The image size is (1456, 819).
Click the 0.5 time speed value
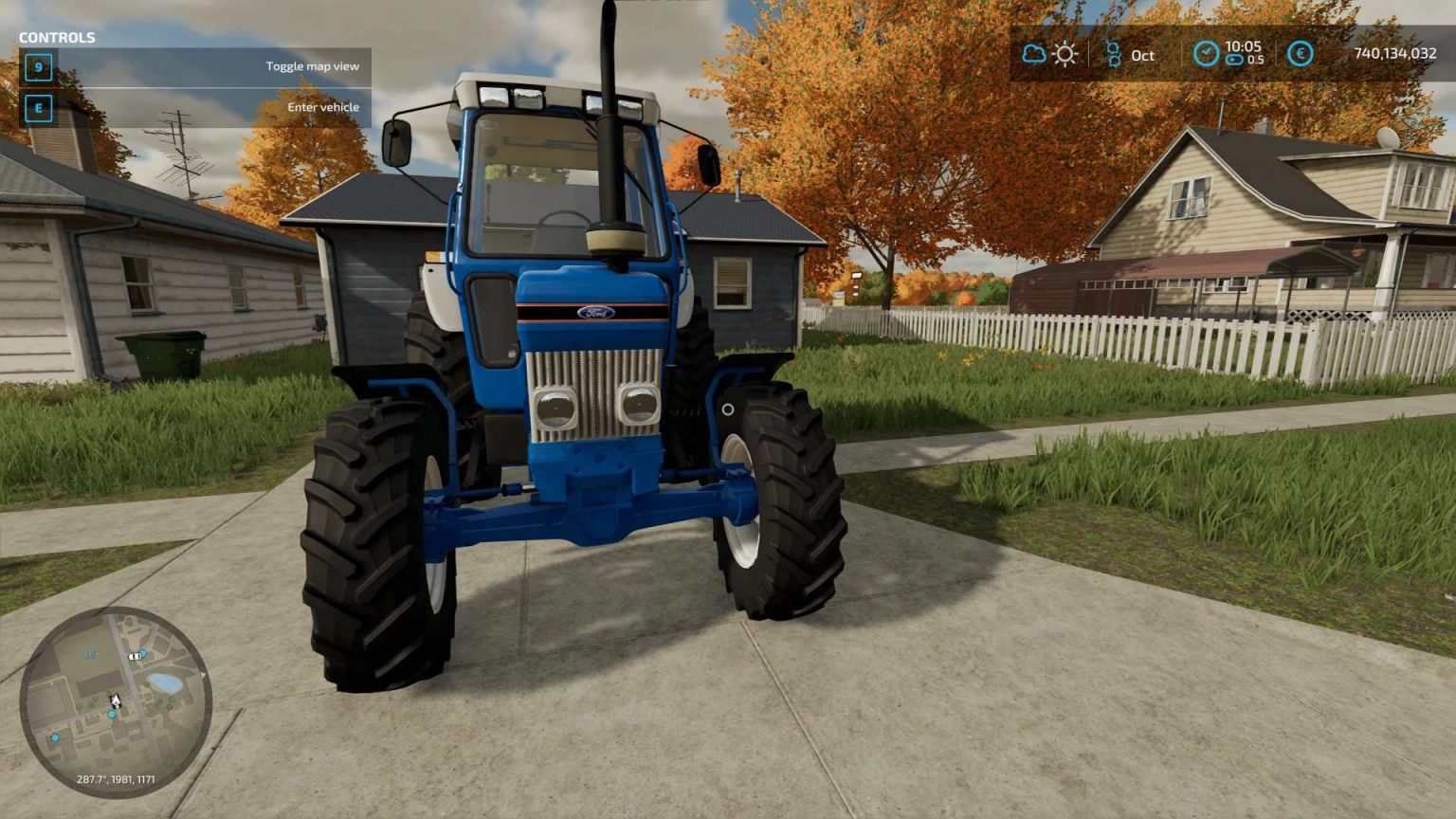(x=1256, y=60)
